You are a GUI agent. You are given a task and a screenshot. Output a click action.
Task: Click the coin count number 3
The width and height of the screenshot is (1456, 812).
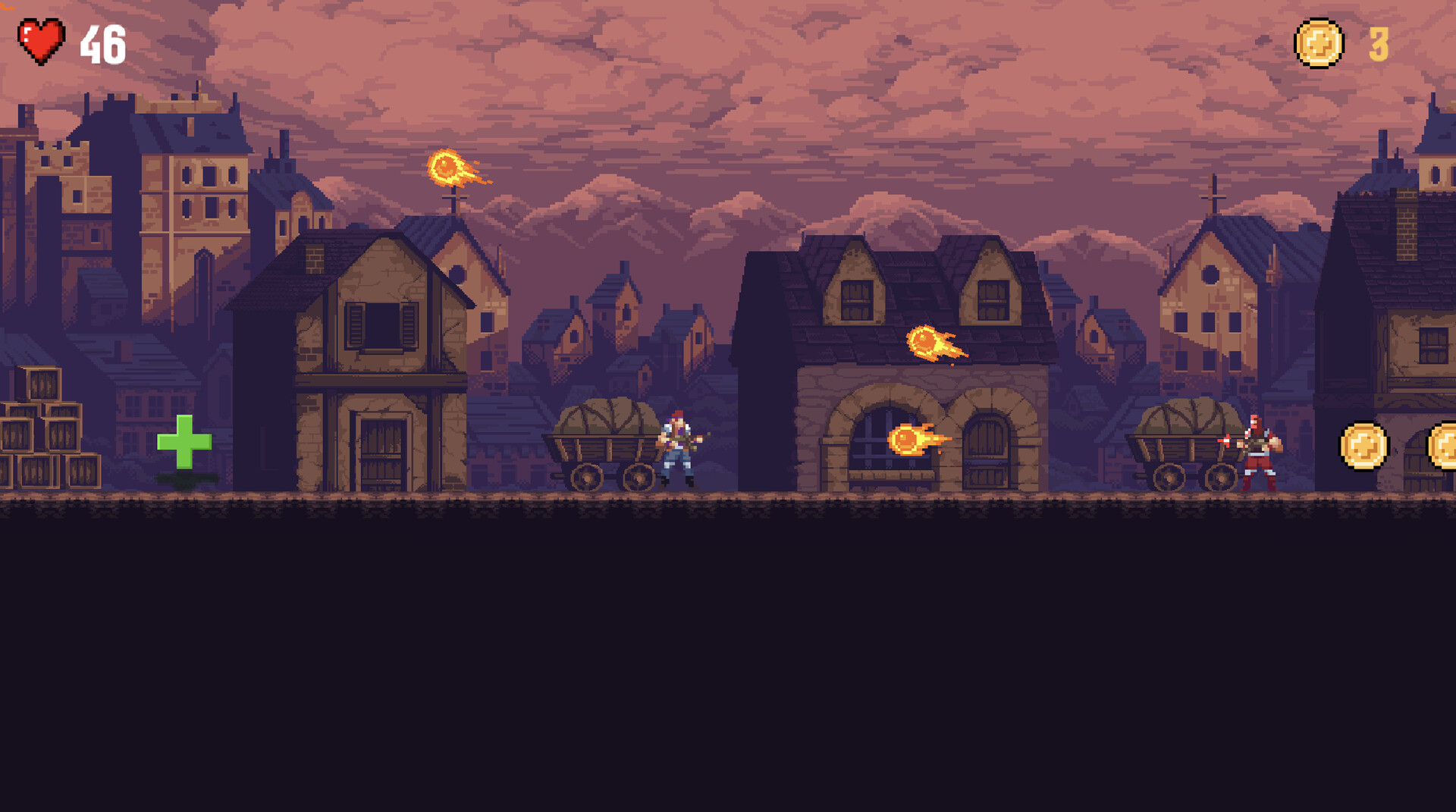pyautogui.click(x=1378, y=43)
